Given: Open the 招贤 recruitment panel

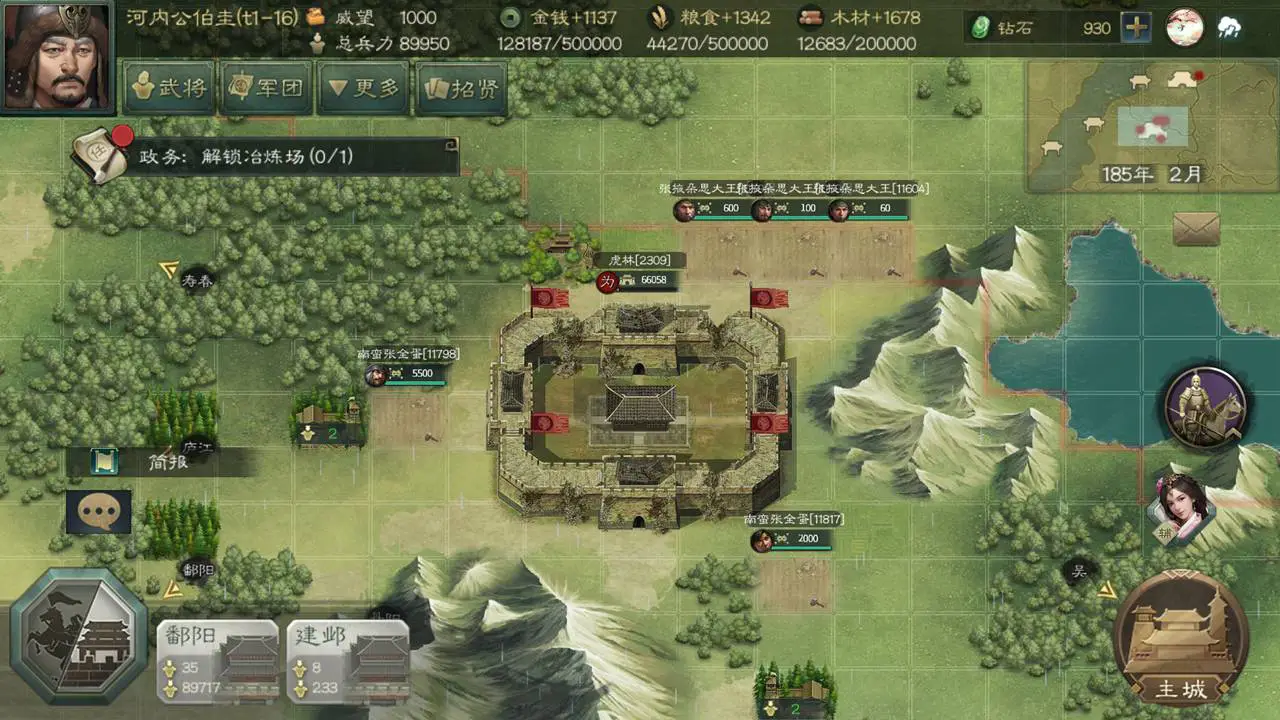Looking at the screenshot, I should tap(459, 89).
